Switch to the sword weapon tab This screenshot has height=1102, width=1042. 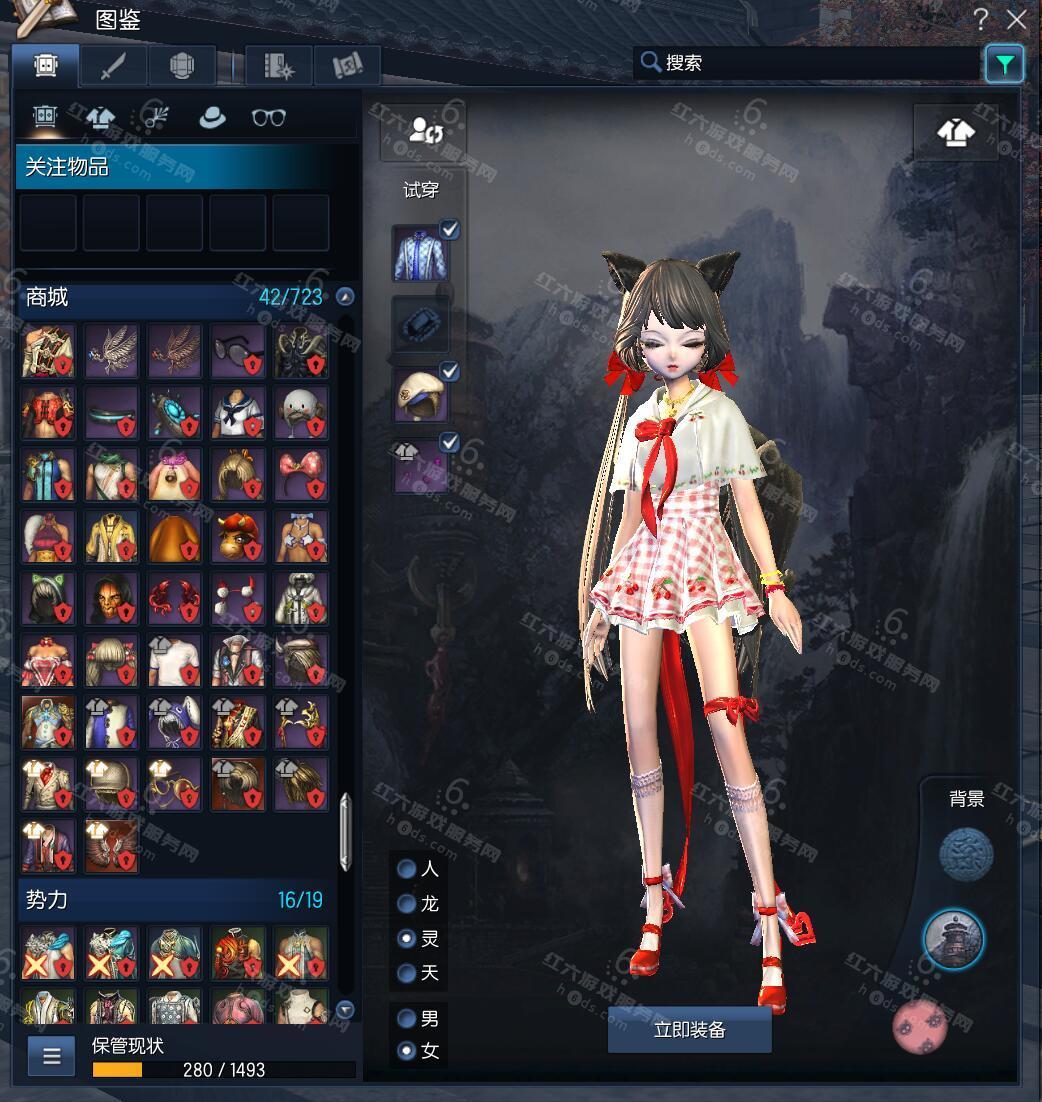pos(113,66)
